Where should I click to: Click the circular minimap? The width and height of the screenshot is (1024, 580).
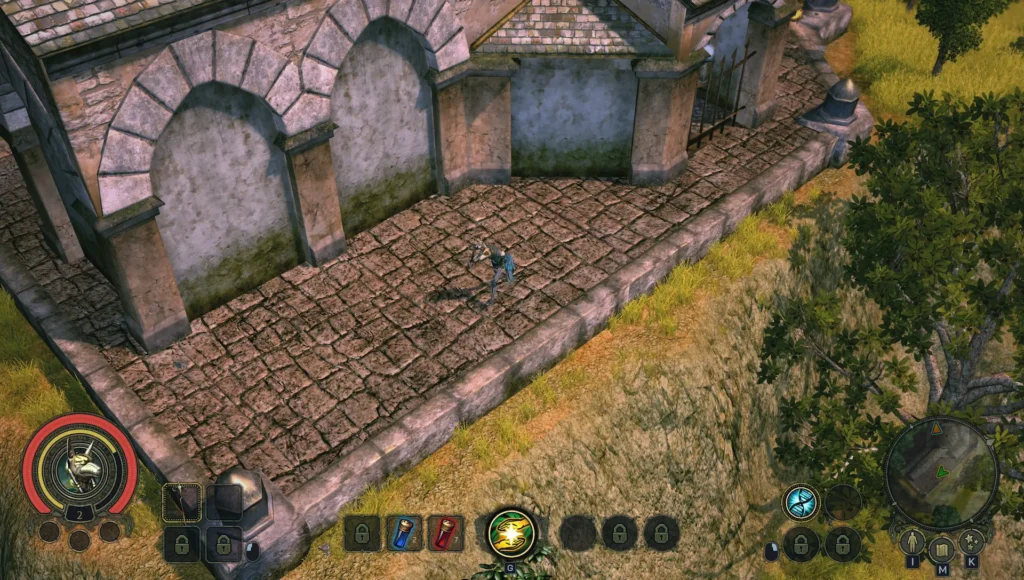(940, 472)
